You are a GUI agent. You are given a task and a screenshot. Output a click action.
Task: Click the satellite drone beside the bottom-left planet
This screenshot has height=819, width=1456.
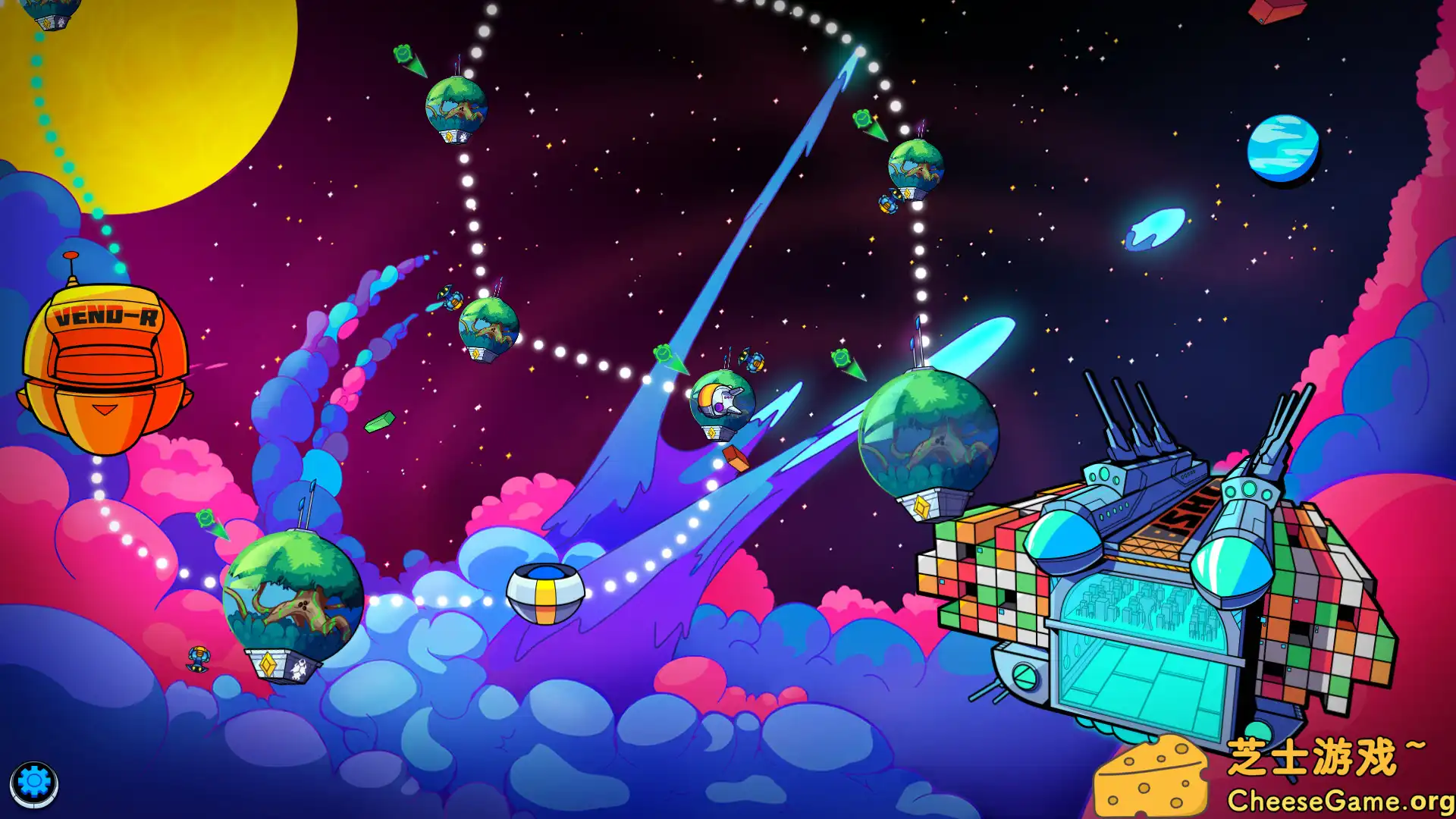[197, 660]
